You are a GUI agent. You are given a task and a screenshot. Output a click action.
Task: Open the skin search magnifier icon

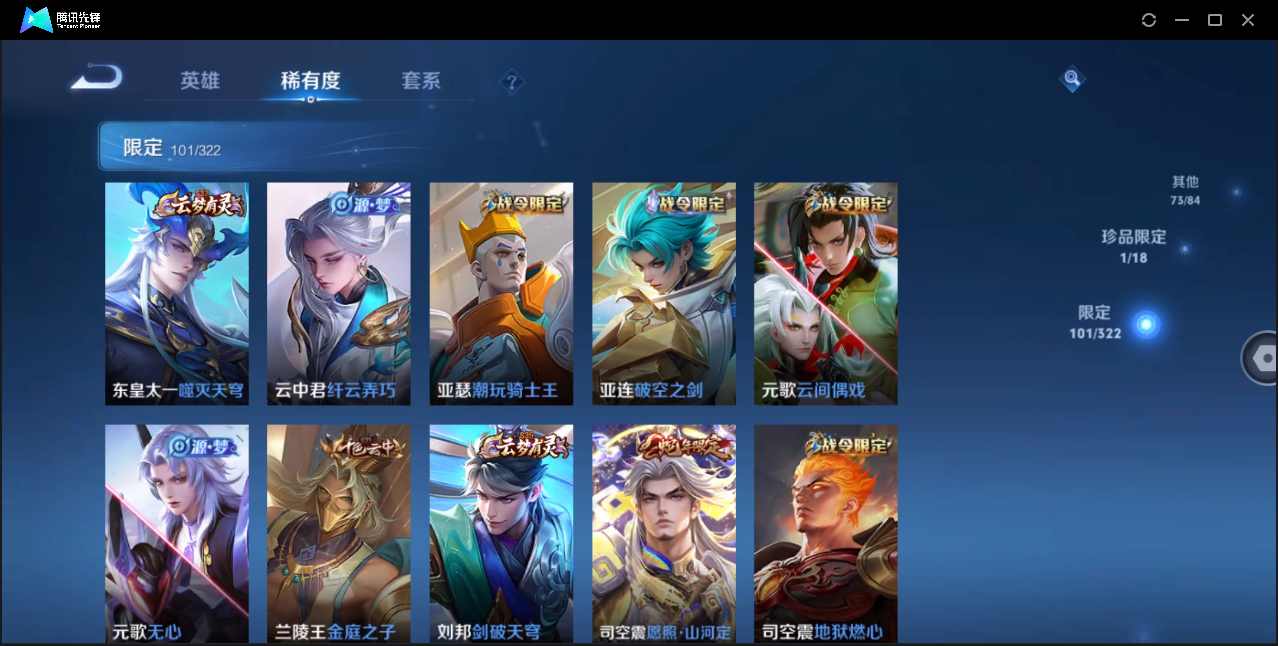coord(1072,78)
